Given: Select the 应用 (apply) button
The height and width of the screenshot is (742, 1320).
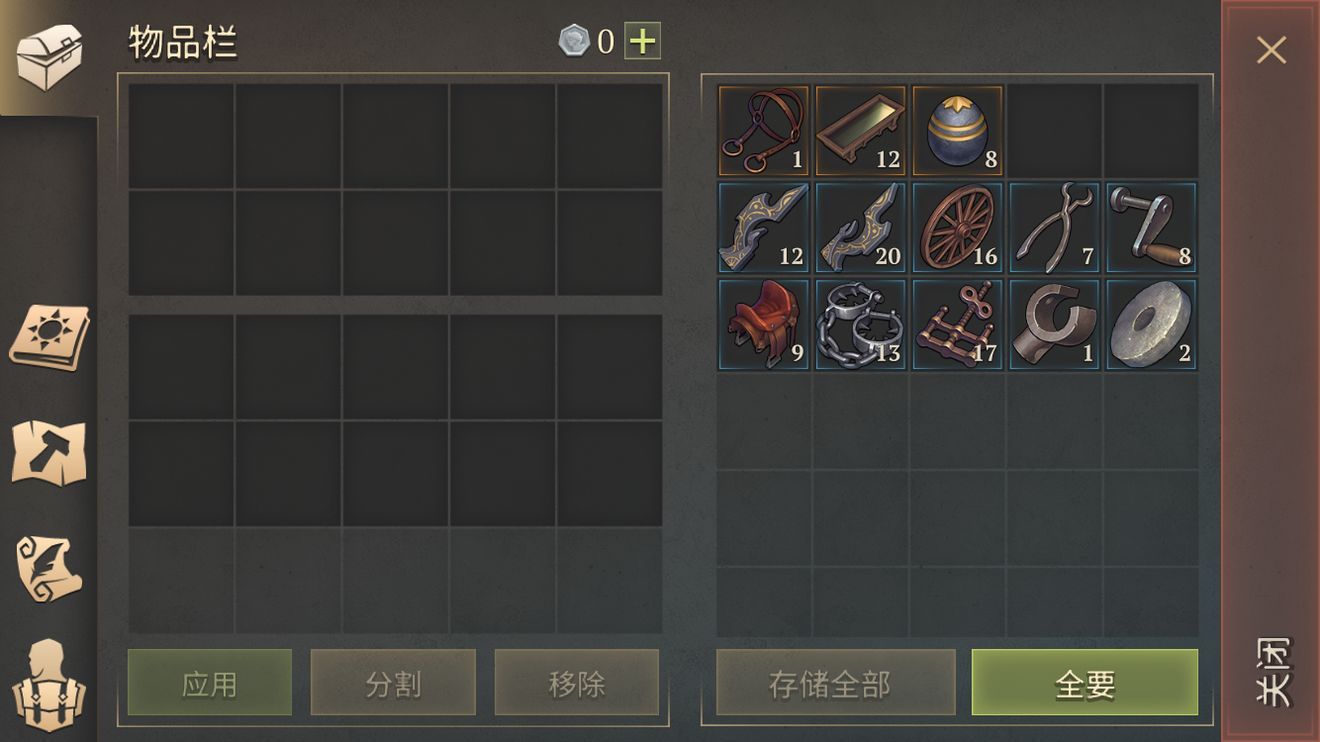Looking at the screenshot, I should coord(210,683).
